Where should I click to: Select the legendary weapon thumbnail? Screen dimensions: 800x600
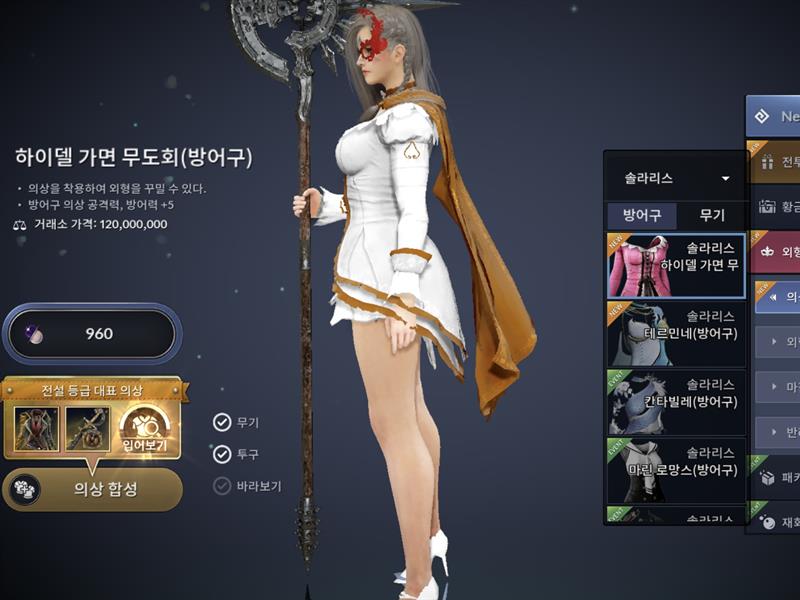point(88,428)
